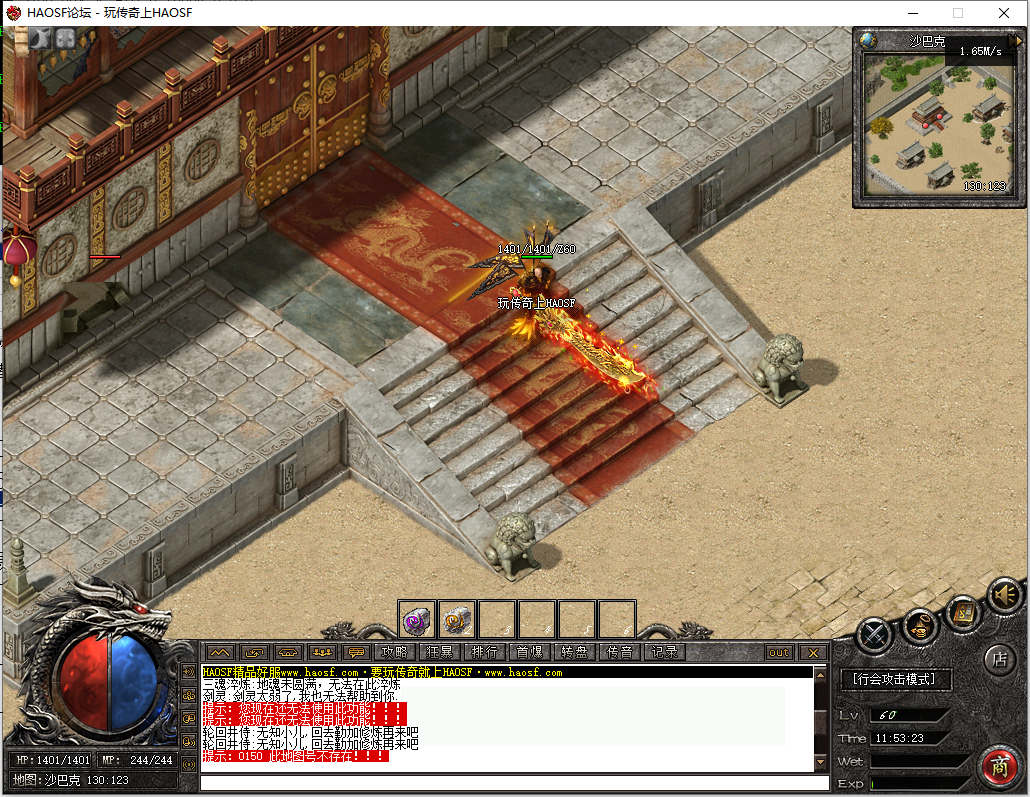The image size is (1030, 797).
Task: Open the skill book icon
Action: coord(964,611)
